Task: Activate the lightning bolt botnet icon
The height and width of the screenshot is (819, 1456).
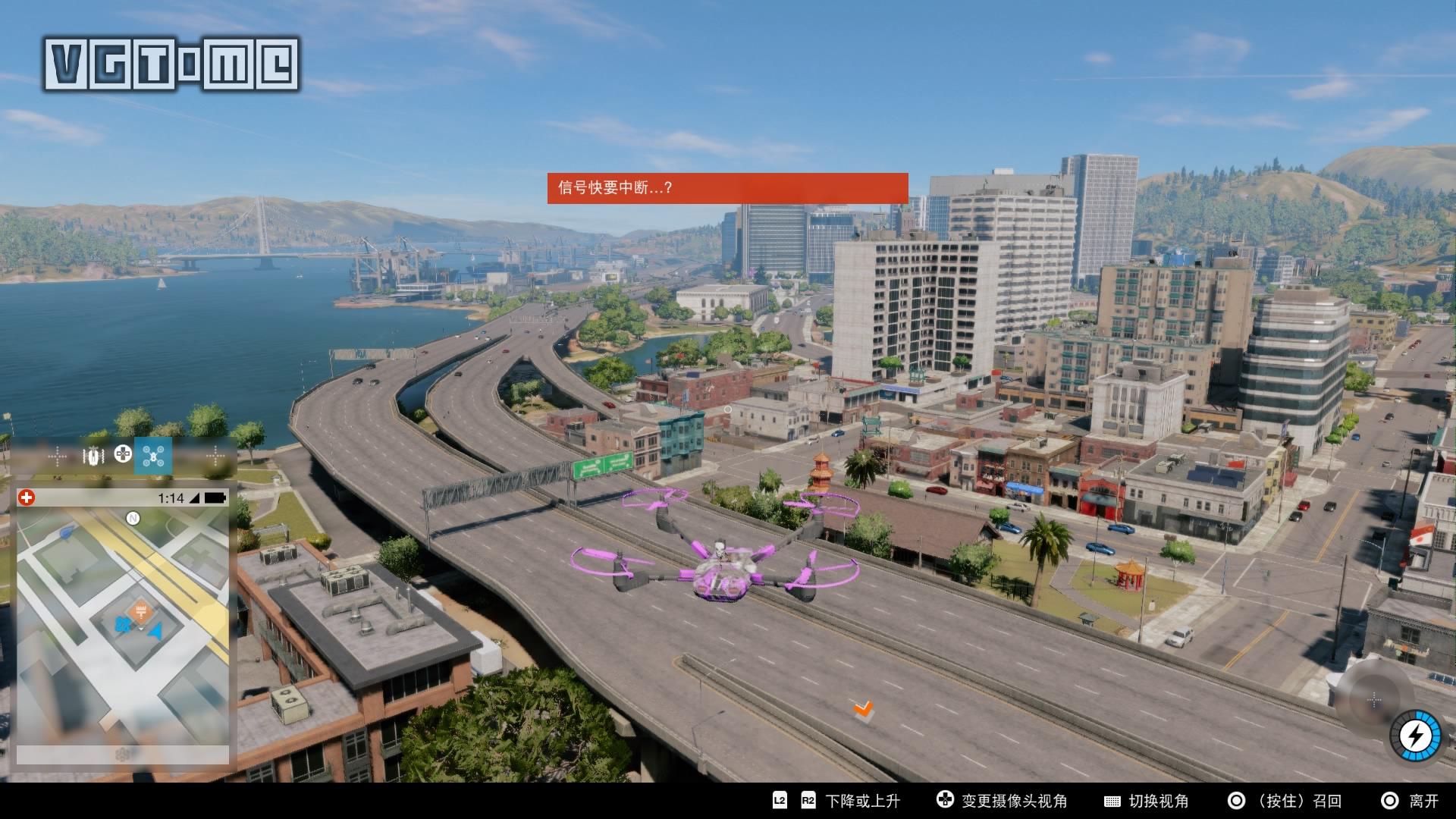Action: click(x=1414, y=735)
